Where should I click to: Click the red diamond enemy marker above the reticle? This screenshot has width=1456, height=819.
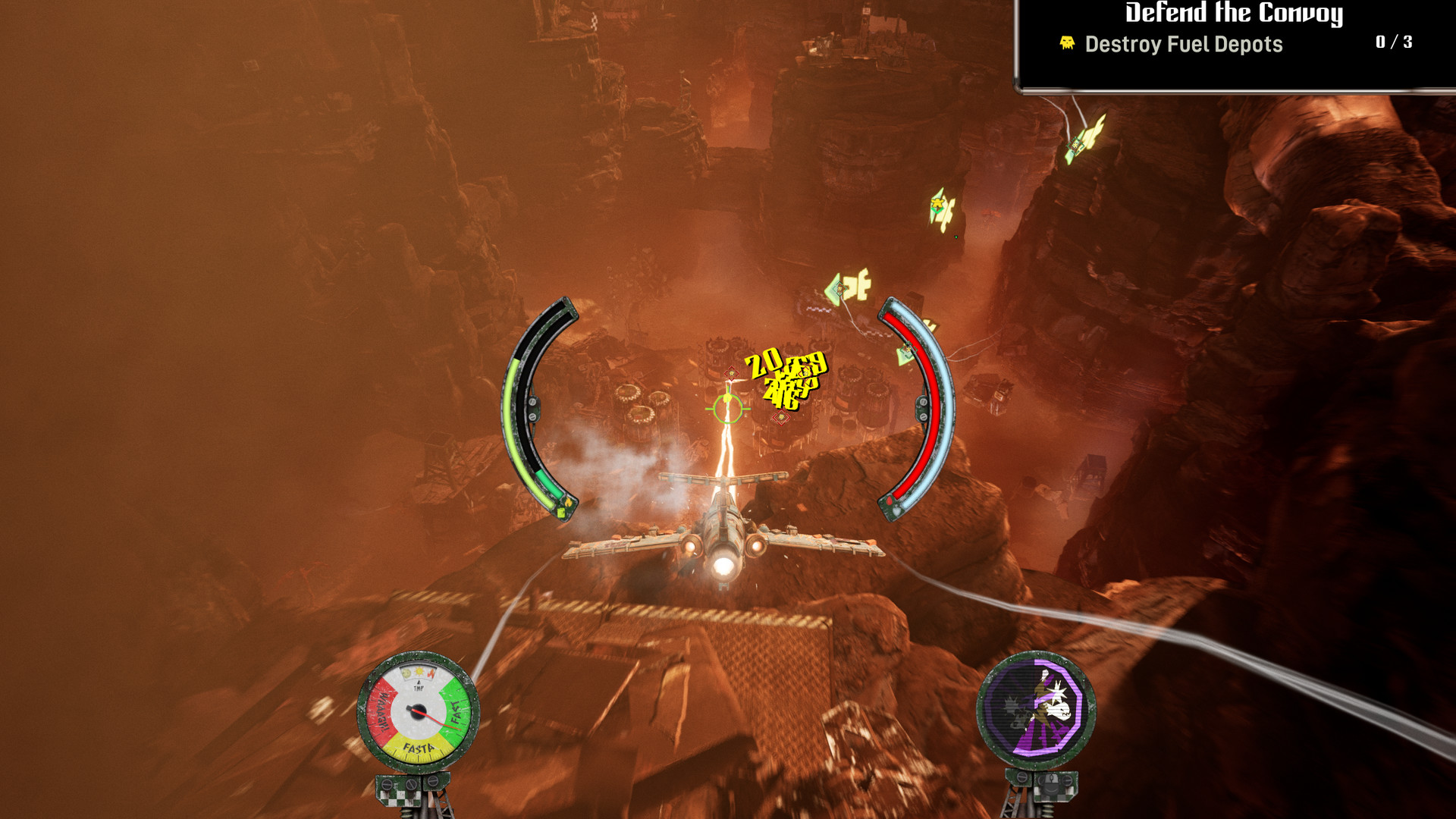coord(730,372)
